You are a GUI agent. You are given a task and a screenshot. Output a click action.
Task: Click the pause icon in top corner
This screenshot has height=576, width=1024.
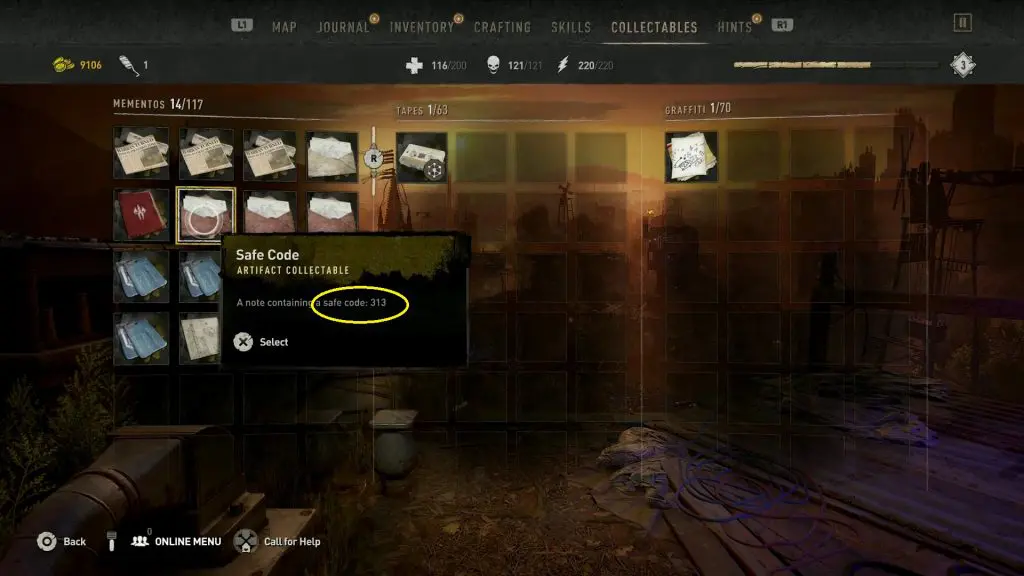962,22
